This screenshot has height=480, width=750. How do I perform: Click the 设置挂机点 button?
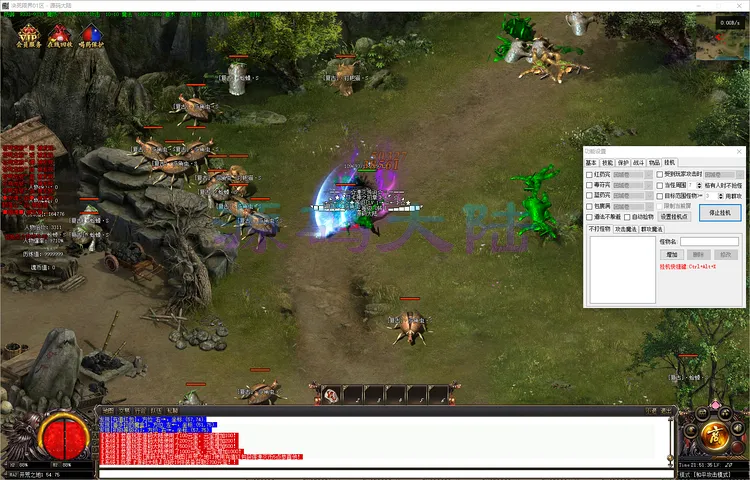[674, 217]
